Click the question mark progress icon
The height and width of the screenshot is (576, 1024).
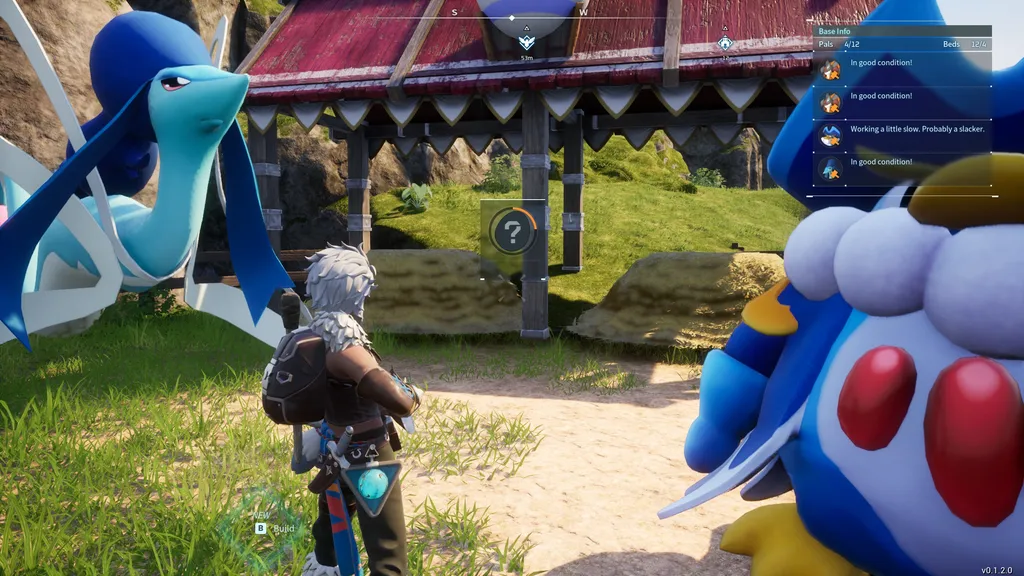pyautogui.click(x=513, y=233)
